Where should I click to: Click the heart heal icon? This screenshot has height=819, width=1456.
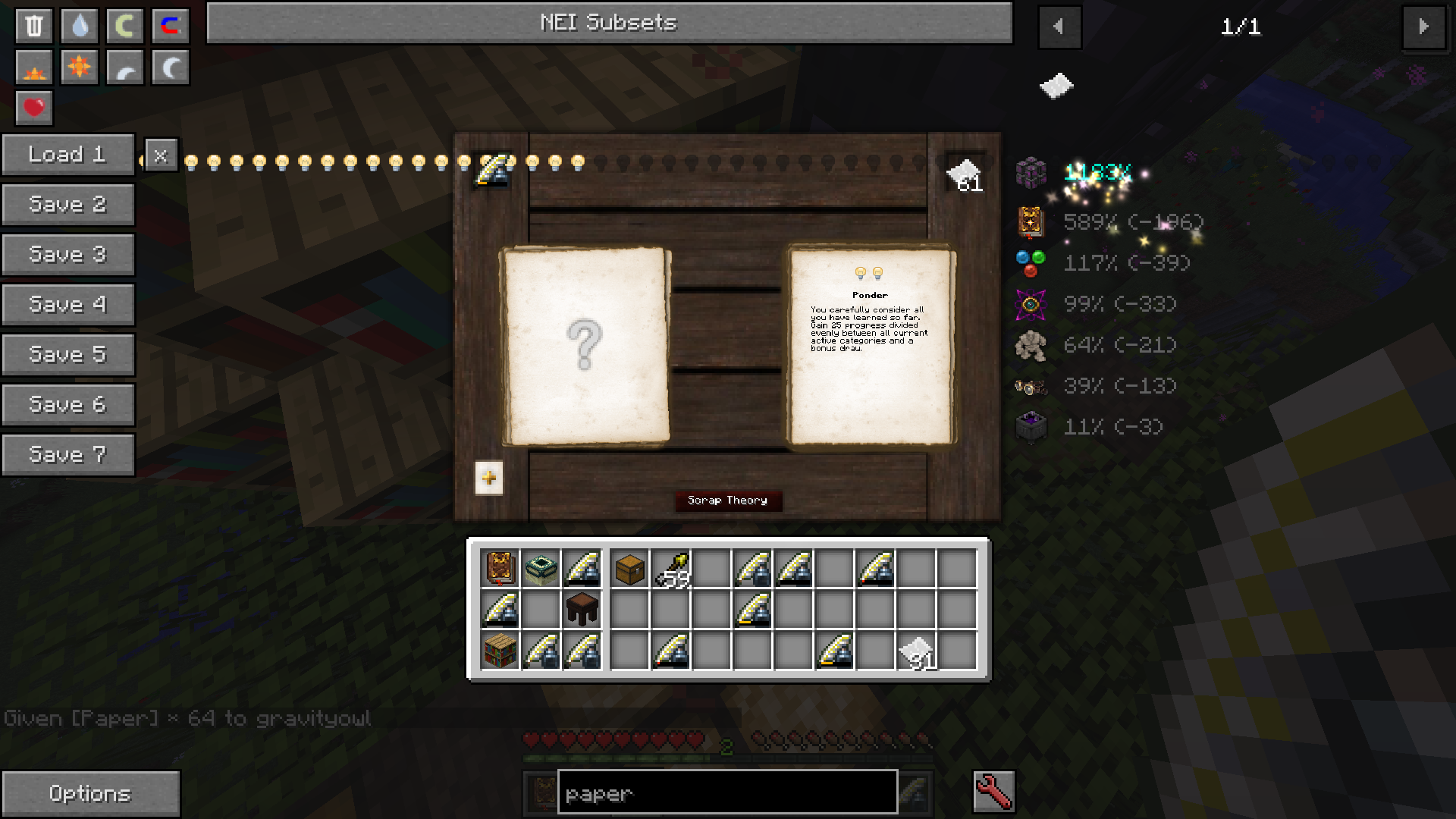pos(33,108)
